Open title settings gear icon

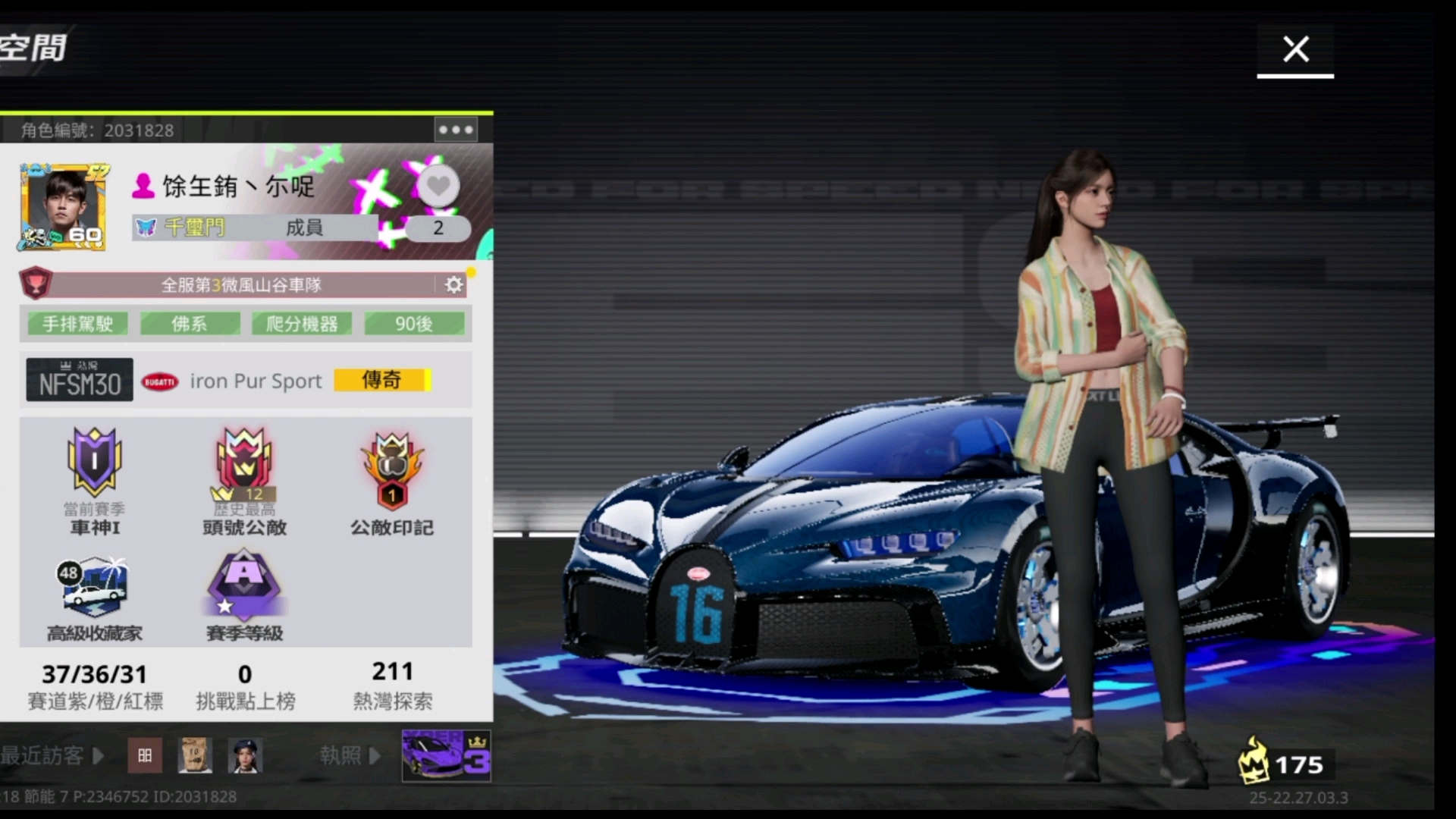[x=453, y=284]
